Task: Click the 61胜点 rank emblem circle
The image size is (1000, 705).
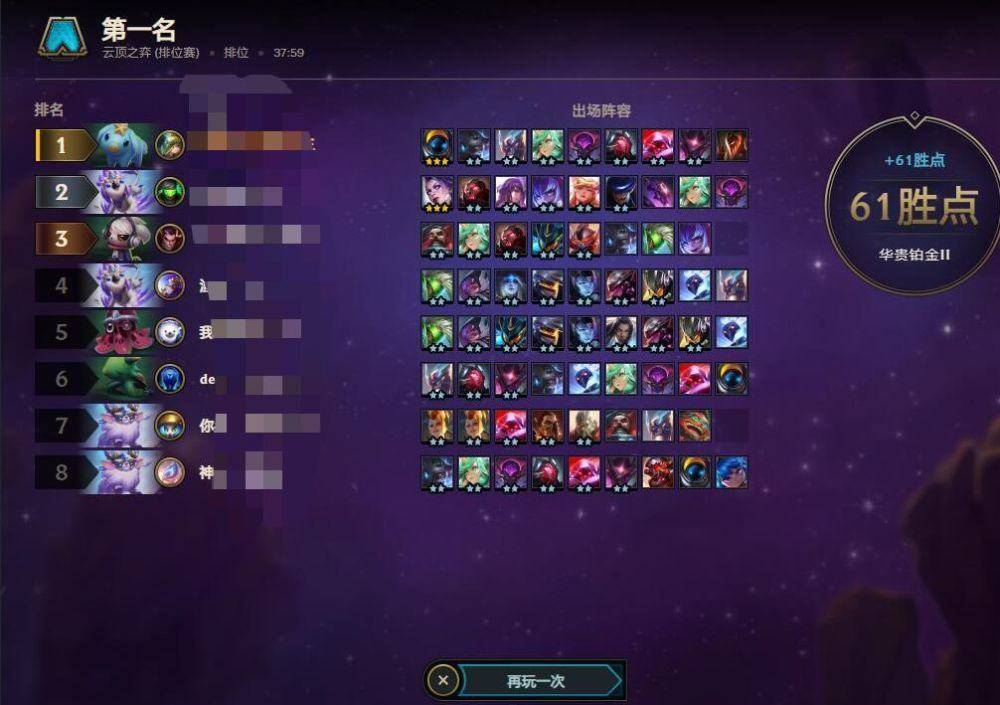Action: [x=912, y=205]
